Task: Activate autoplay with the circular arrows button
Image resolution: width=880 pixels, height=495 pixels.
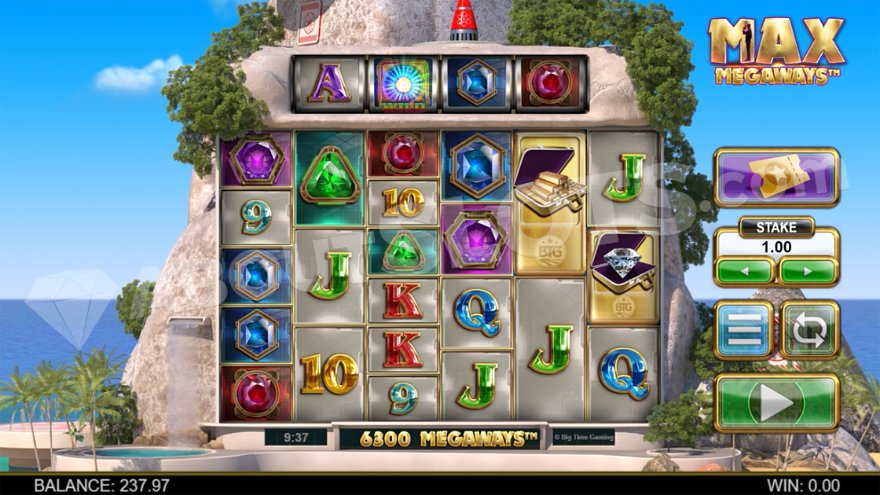Action: click(x=809, y=331)
